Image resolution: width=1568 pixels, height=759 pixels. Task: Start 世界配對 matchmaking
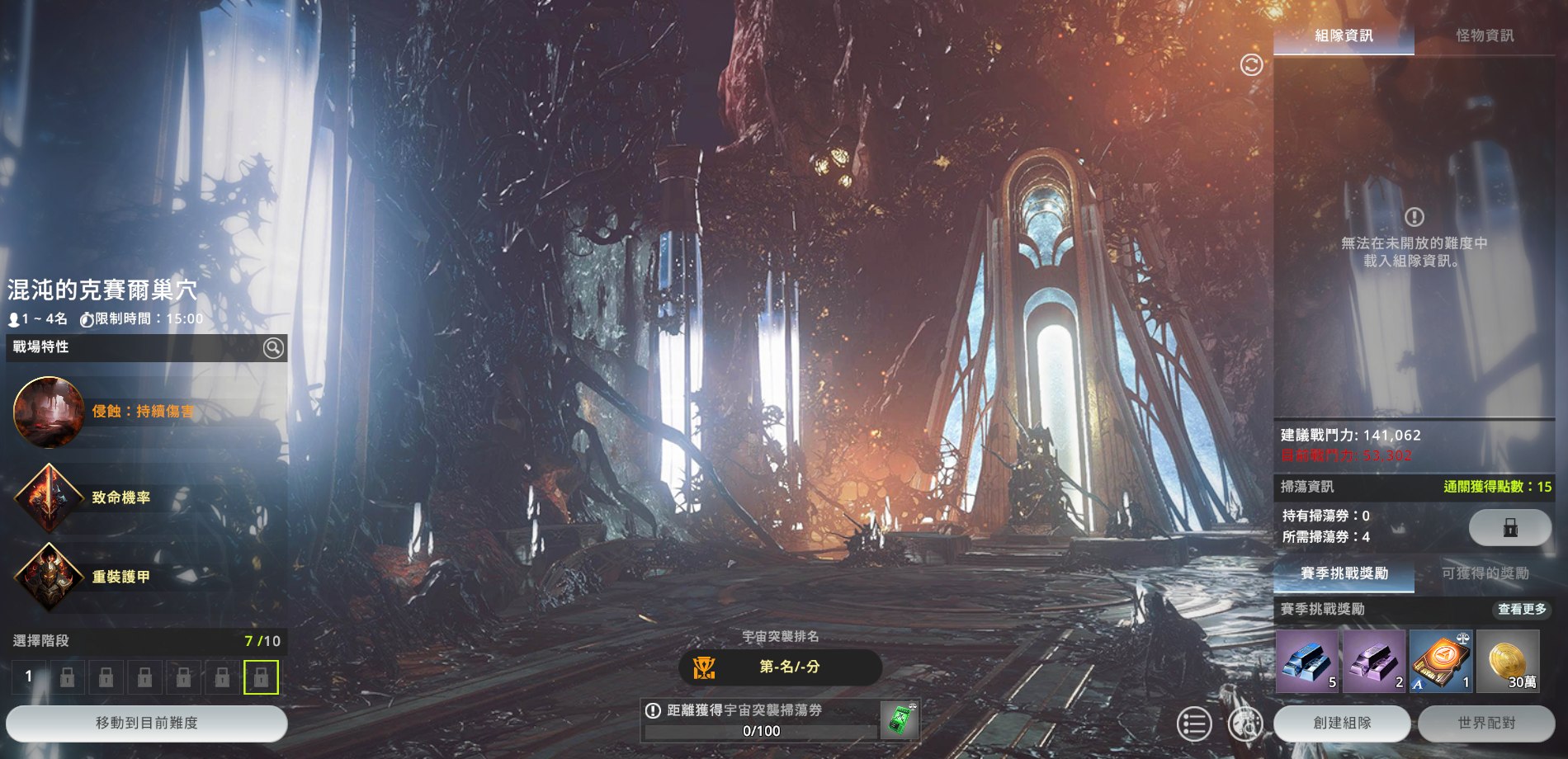(1486, 724)
